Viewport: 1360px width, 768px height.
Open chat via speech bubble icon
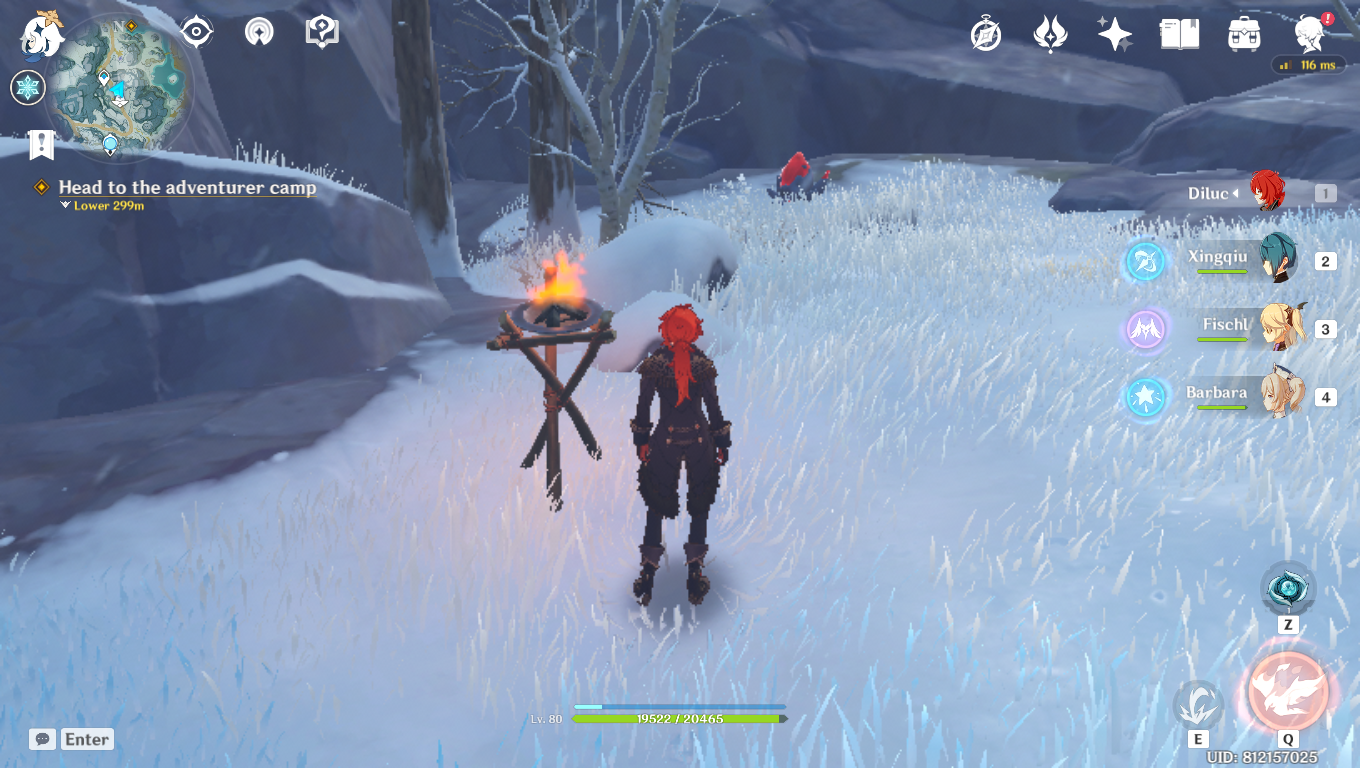42,739
